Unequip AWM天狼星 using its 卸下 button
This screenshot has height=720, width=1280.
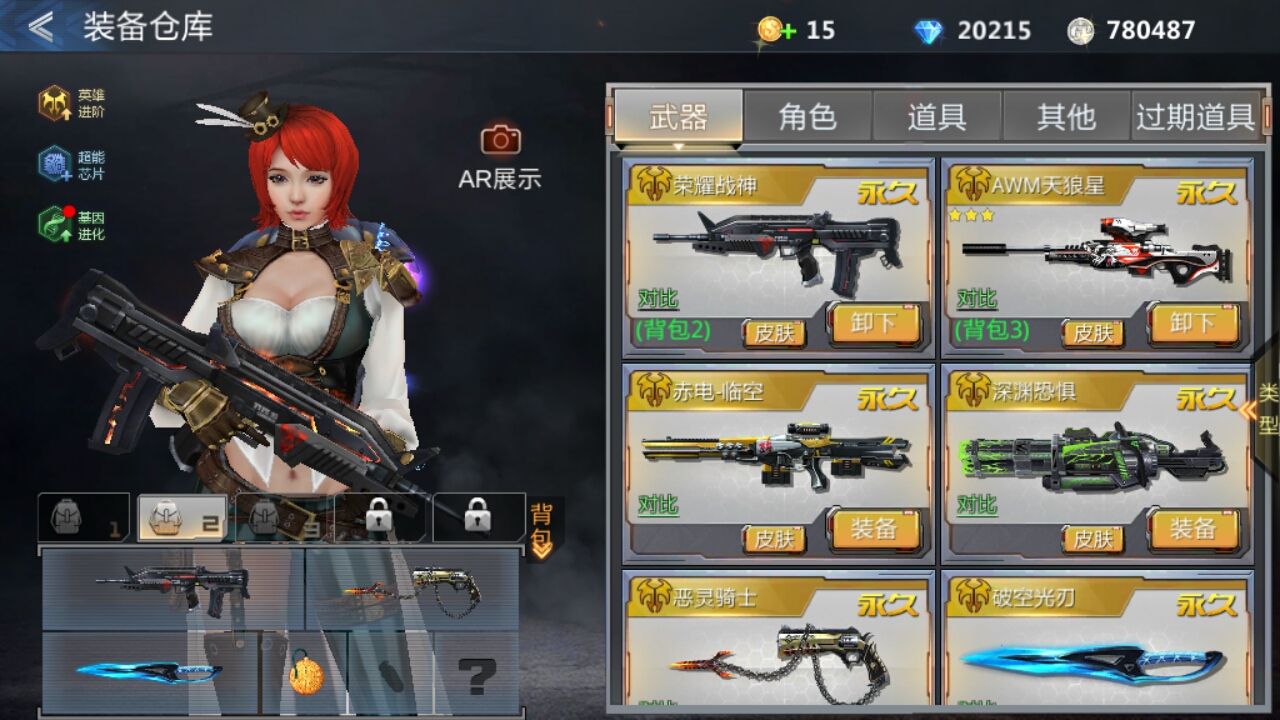click(1193, 324)
